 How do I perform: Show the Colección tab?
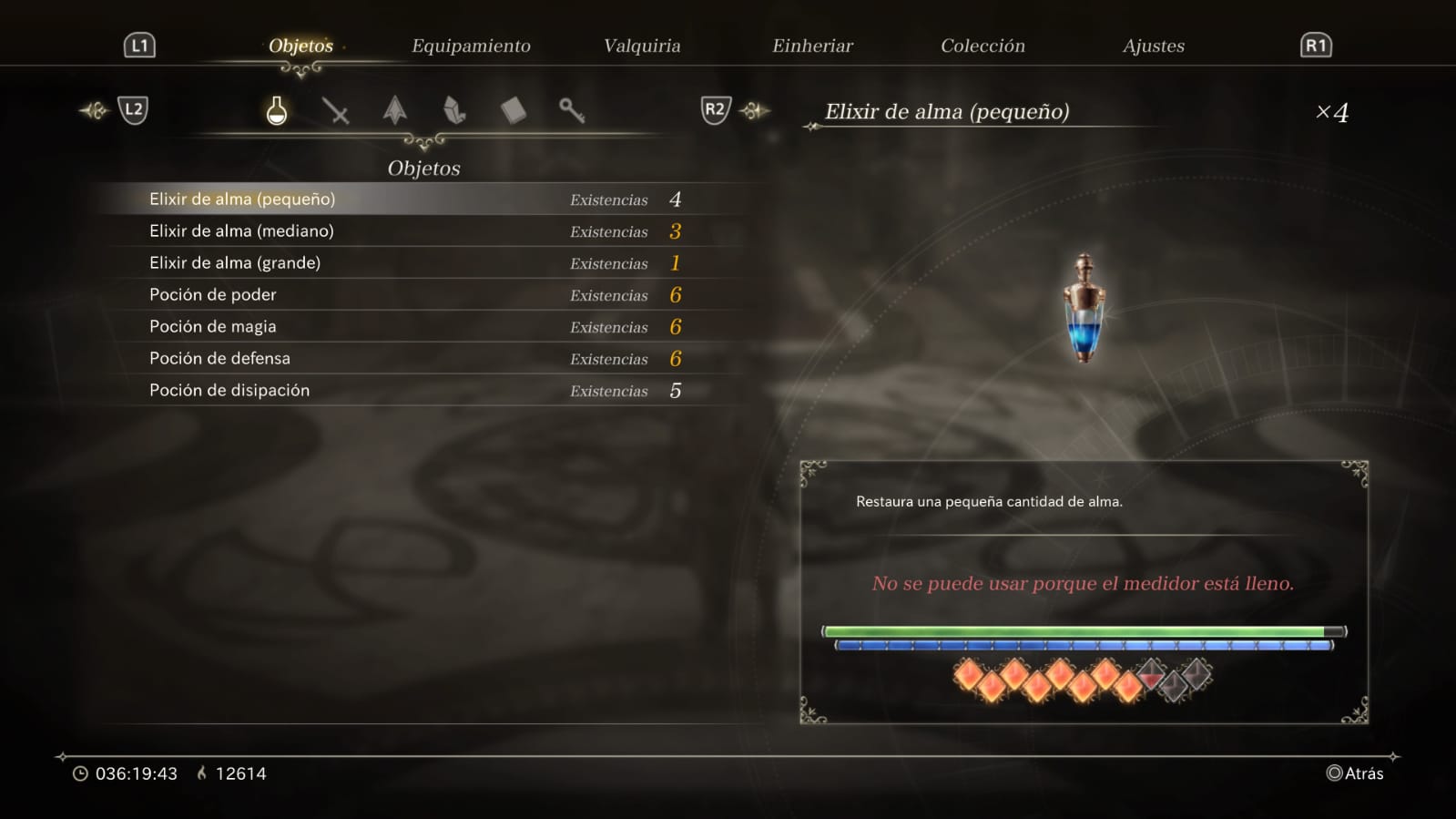(x=983, y=46)
